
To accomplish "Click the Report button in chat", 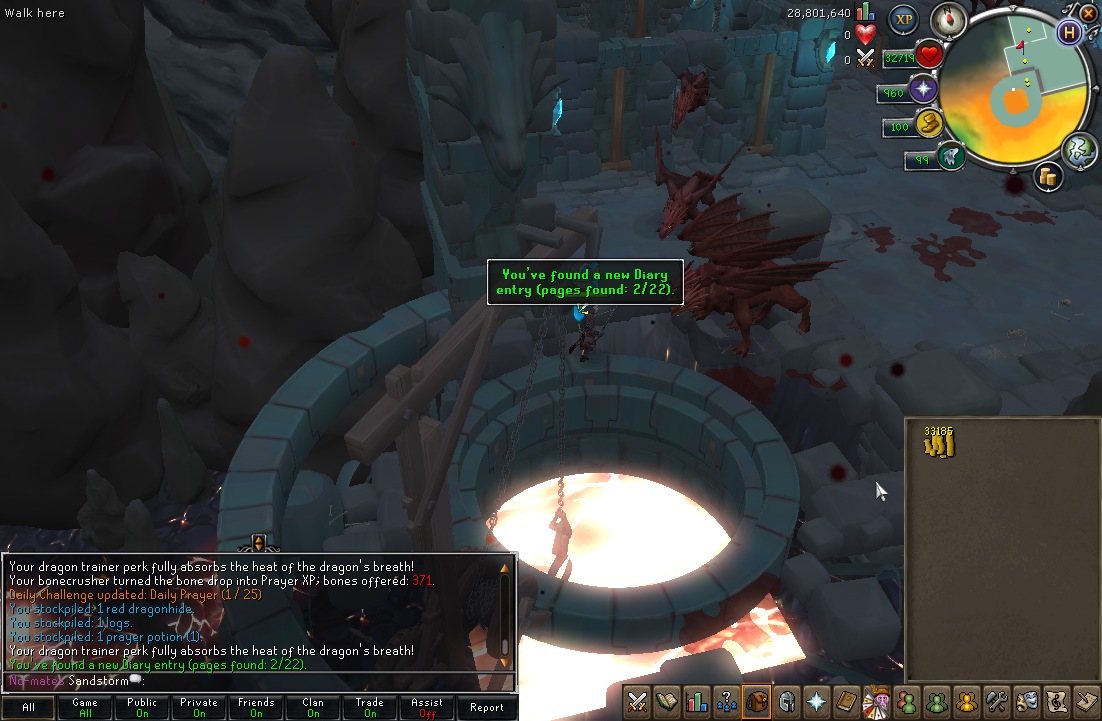I will (487, 707).
